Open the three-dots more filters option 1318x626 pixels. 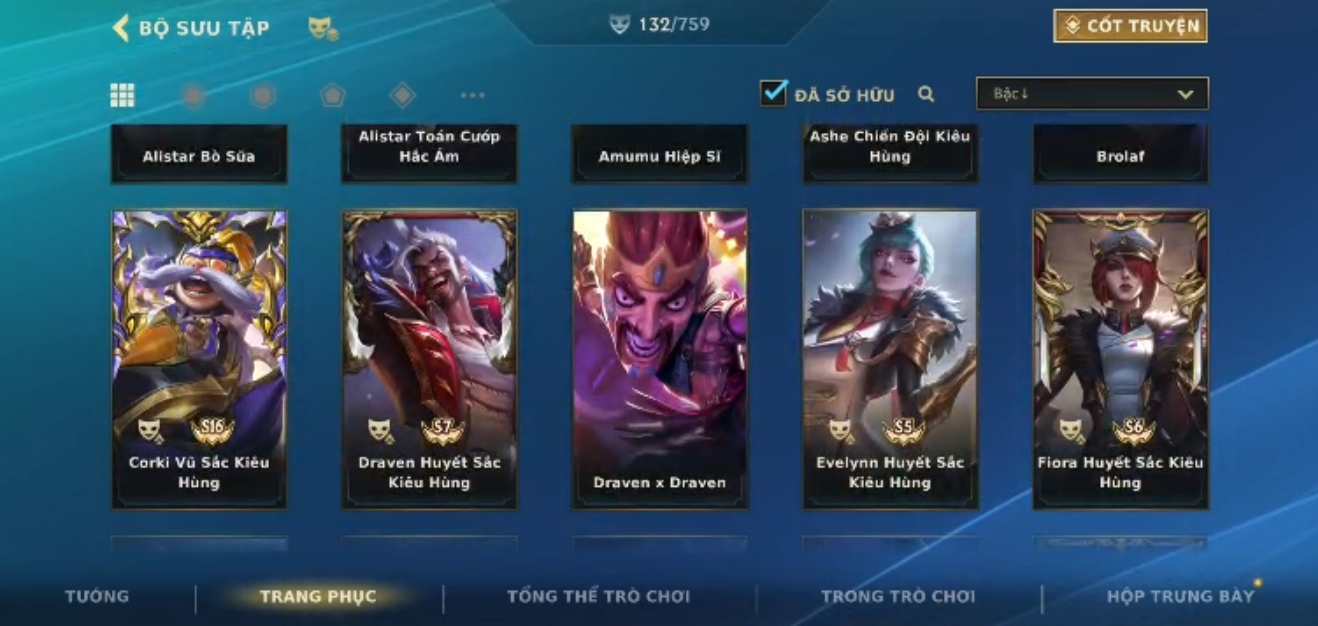472,95
